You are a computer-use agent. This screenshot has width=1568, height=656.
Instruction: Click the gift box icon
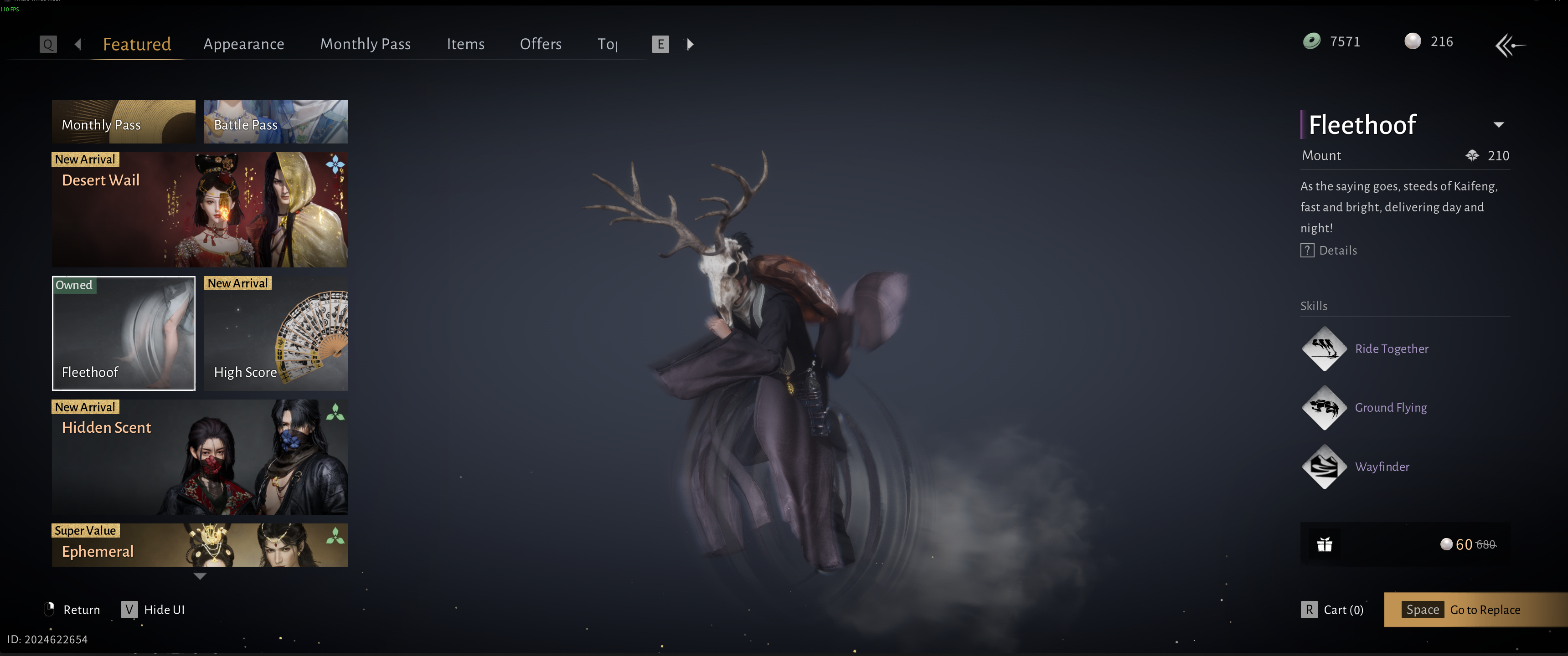1325,544
